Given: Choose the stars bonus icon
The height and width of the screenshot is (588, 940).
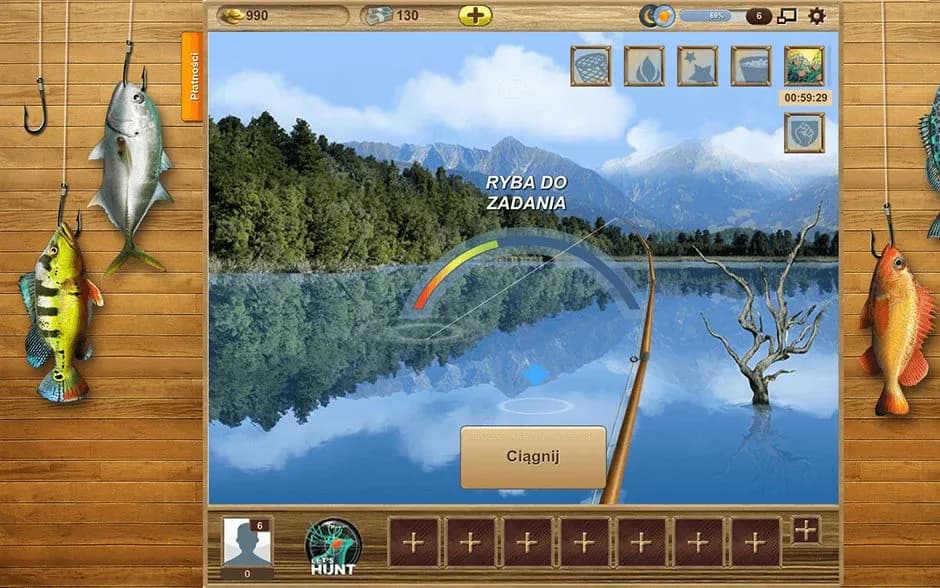Looking at the screenshot, I should [697, 66].
